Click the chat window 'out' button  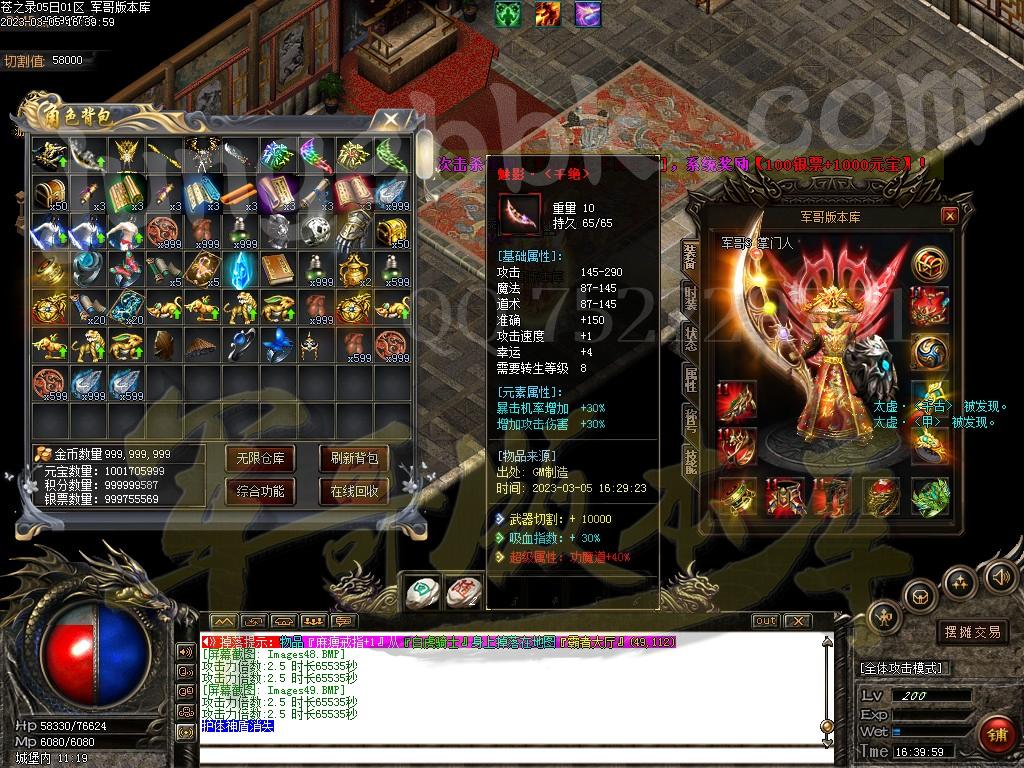click(765, 621)
